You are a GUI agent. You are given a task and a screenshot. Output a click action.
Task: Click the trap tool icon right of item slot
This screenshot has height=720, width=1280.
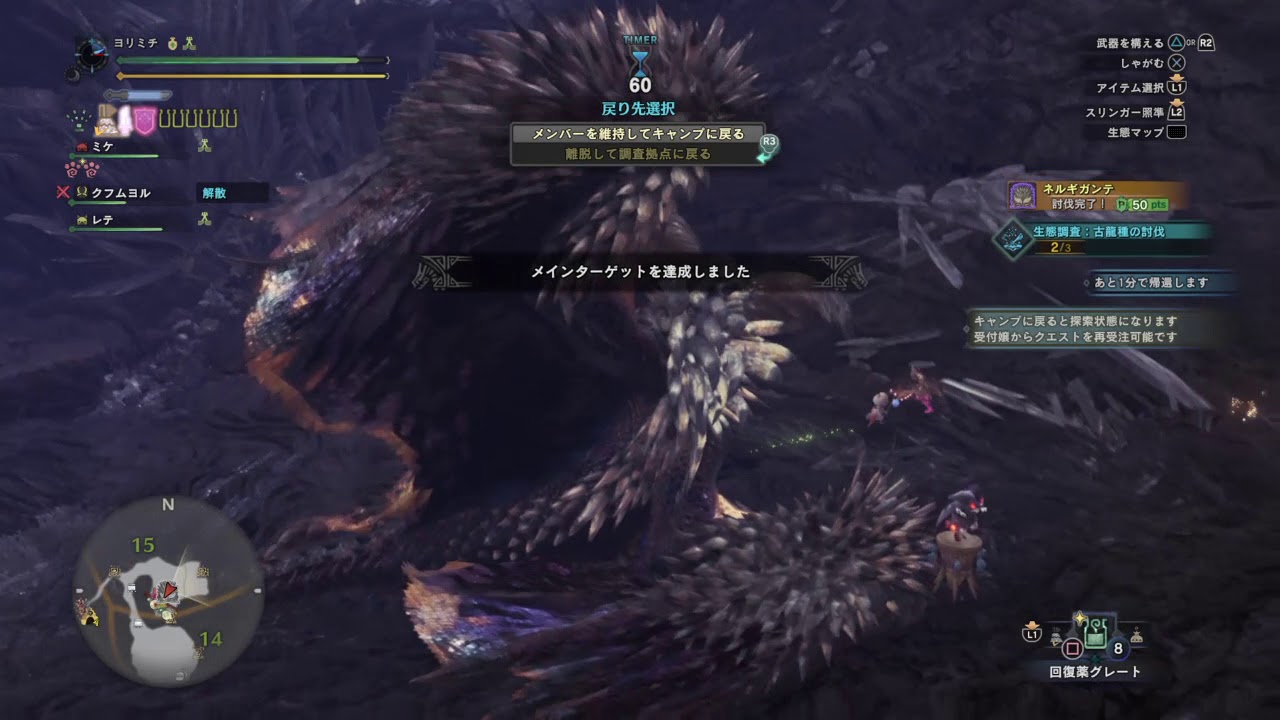point(1135,636)
